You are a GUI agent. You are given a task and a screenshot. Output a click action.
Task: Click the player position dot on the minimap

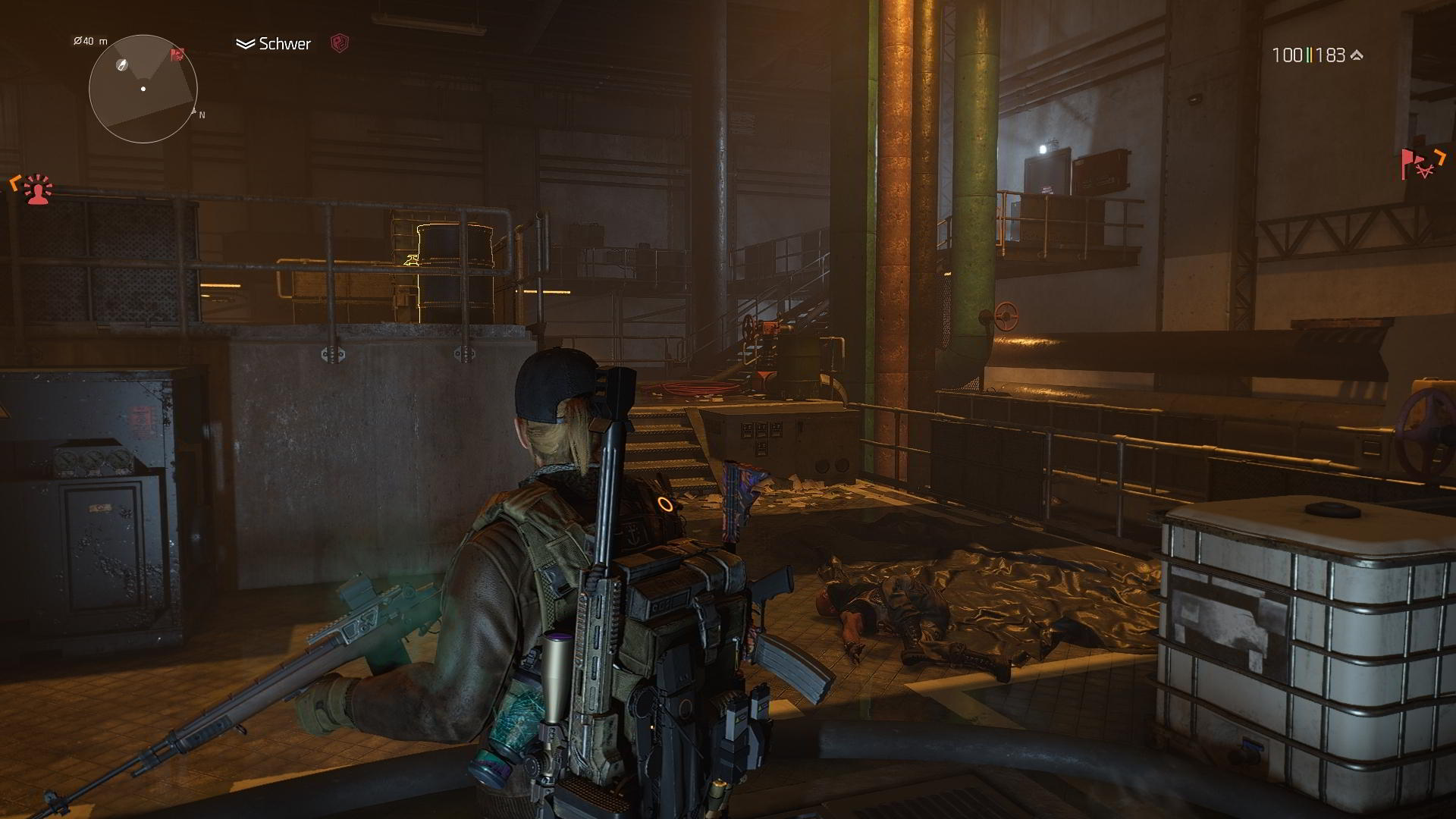pyautogui.click(x=143, y=89)
